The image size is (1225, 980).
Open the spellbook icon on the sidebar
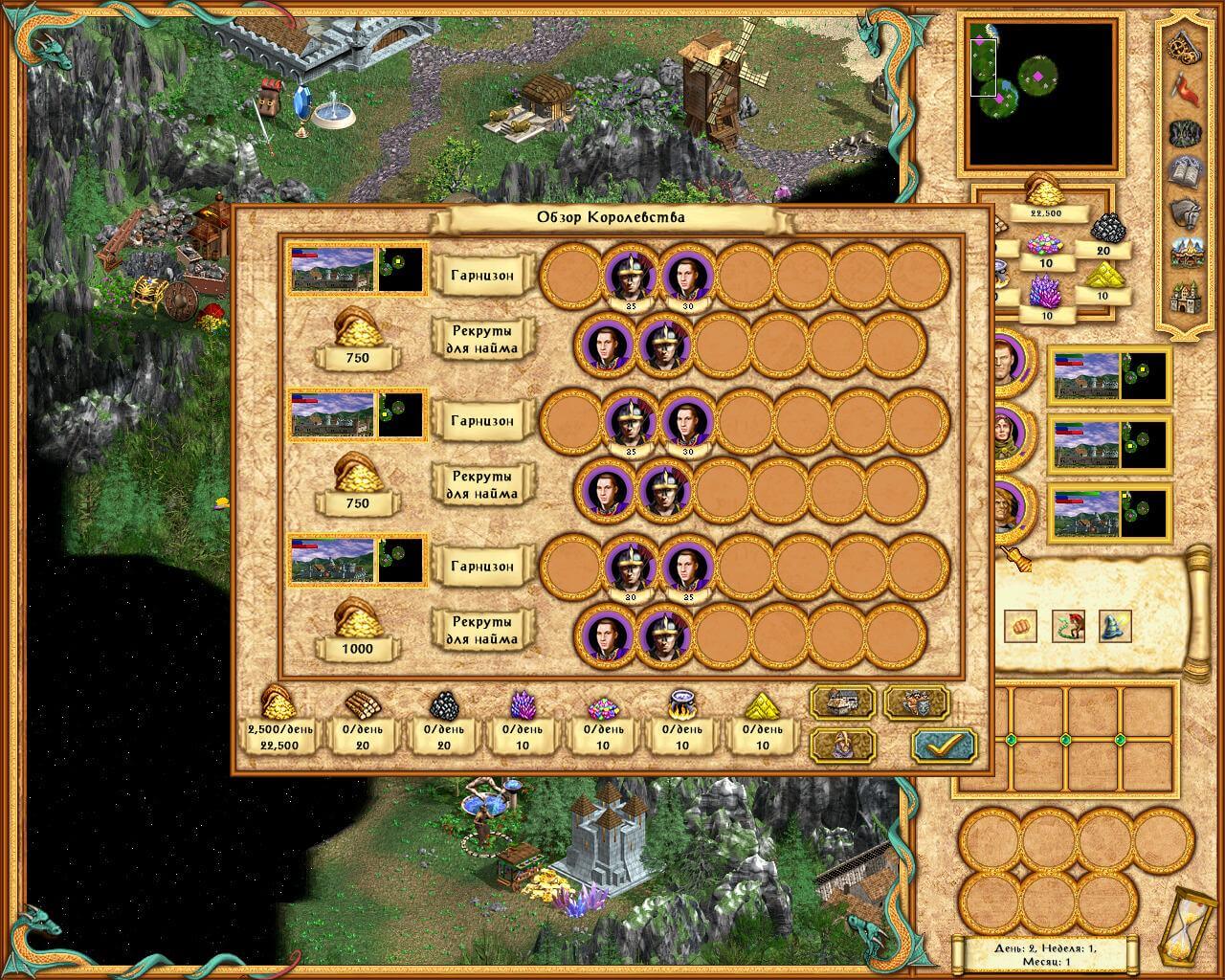coord(1188,171)
